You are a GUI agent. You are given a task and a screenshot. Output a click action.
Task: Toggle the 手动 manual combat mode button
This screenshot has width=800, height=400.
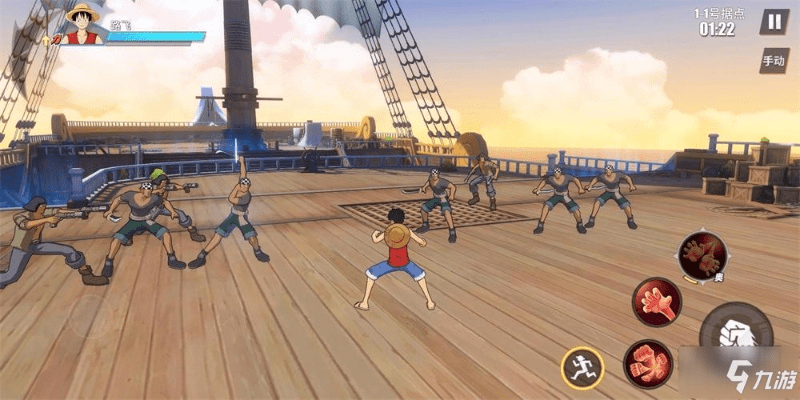tap(773, 61)
